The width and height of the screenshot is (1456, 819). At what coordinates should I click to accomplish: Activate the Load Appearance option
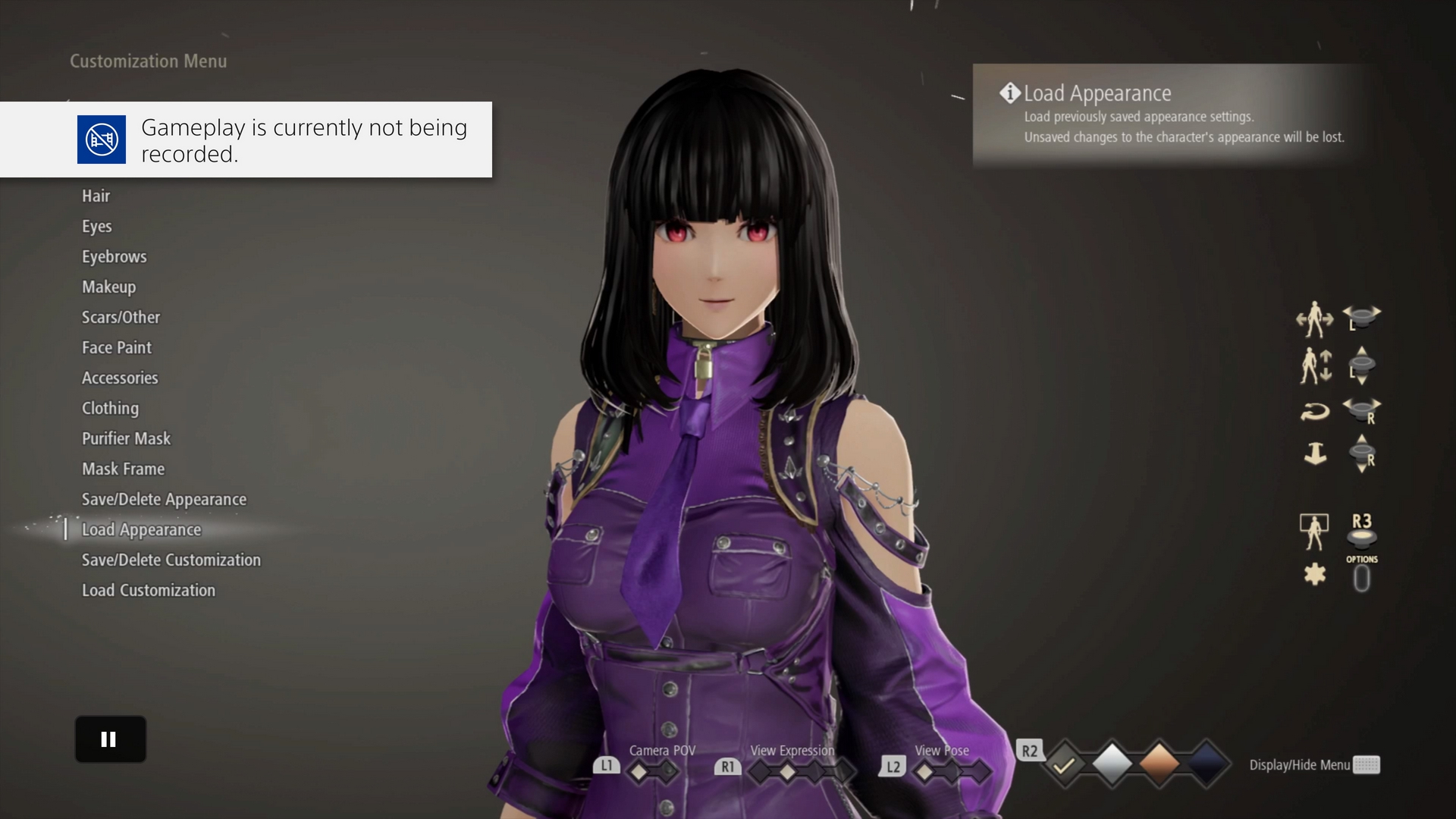[141, 529]
